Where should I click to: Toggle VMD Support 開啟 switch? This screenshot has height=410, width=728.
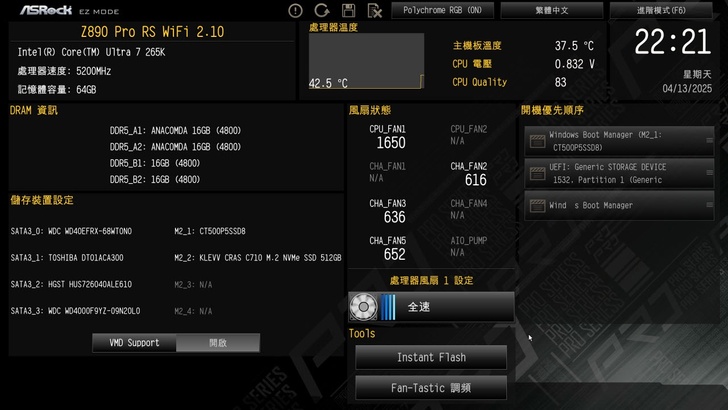tap(217, 343)
